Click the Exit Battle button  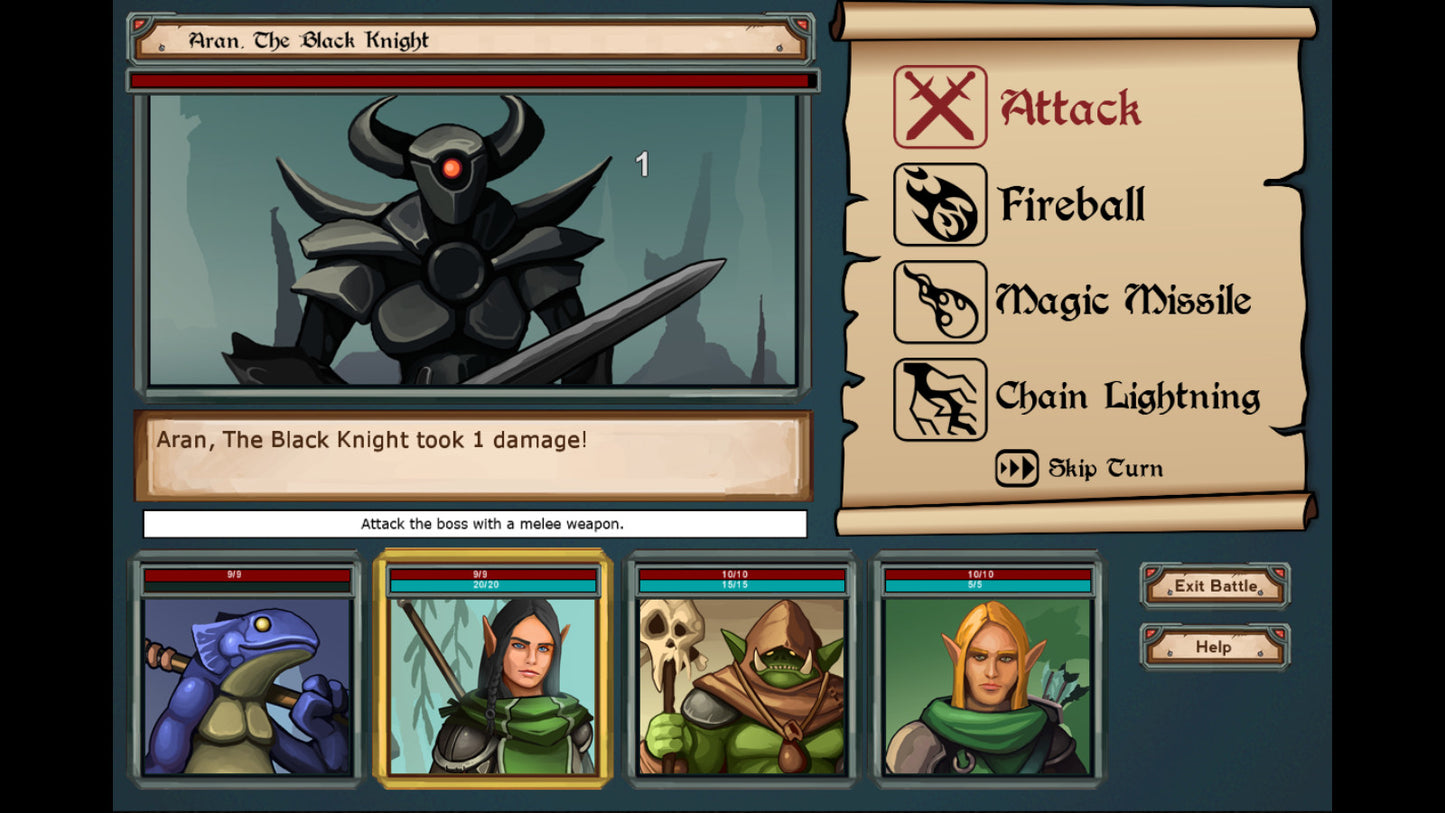click(1213, 586)
